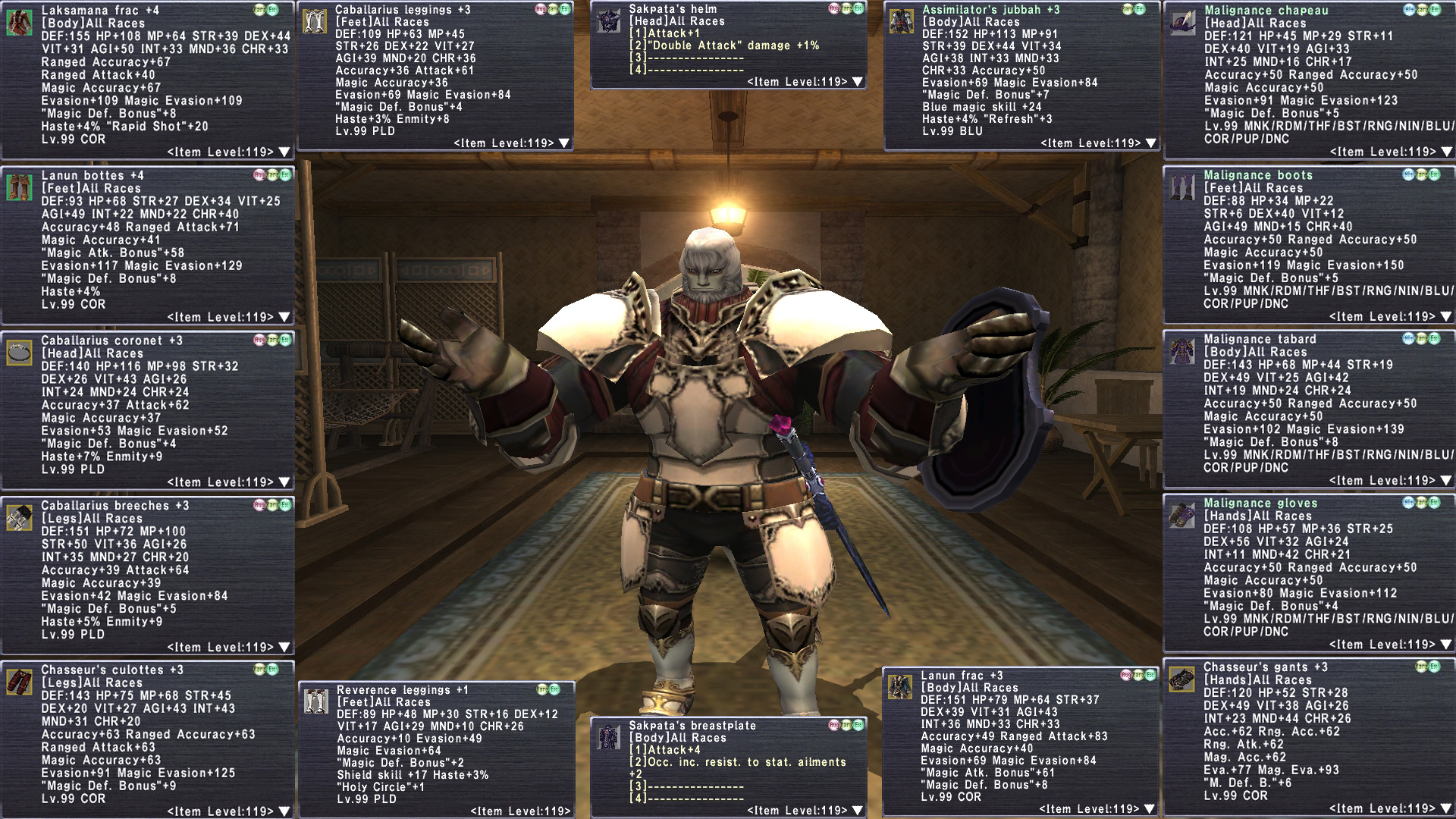Pick the Malignance chapeau icon

click(x=1183, y=23)
